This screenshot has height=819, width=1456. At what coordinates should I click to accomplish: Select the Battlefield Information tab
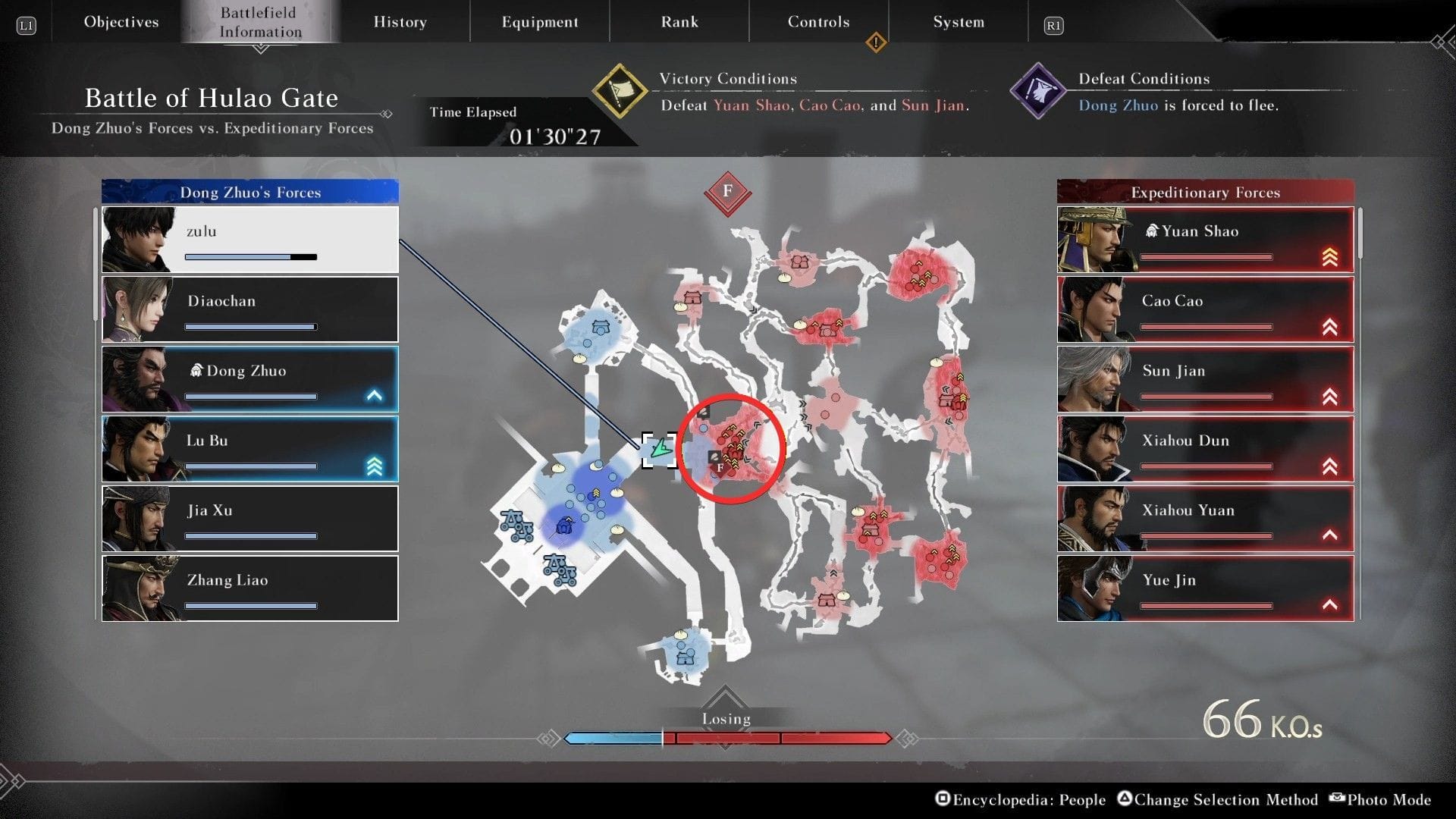point(260,22)
